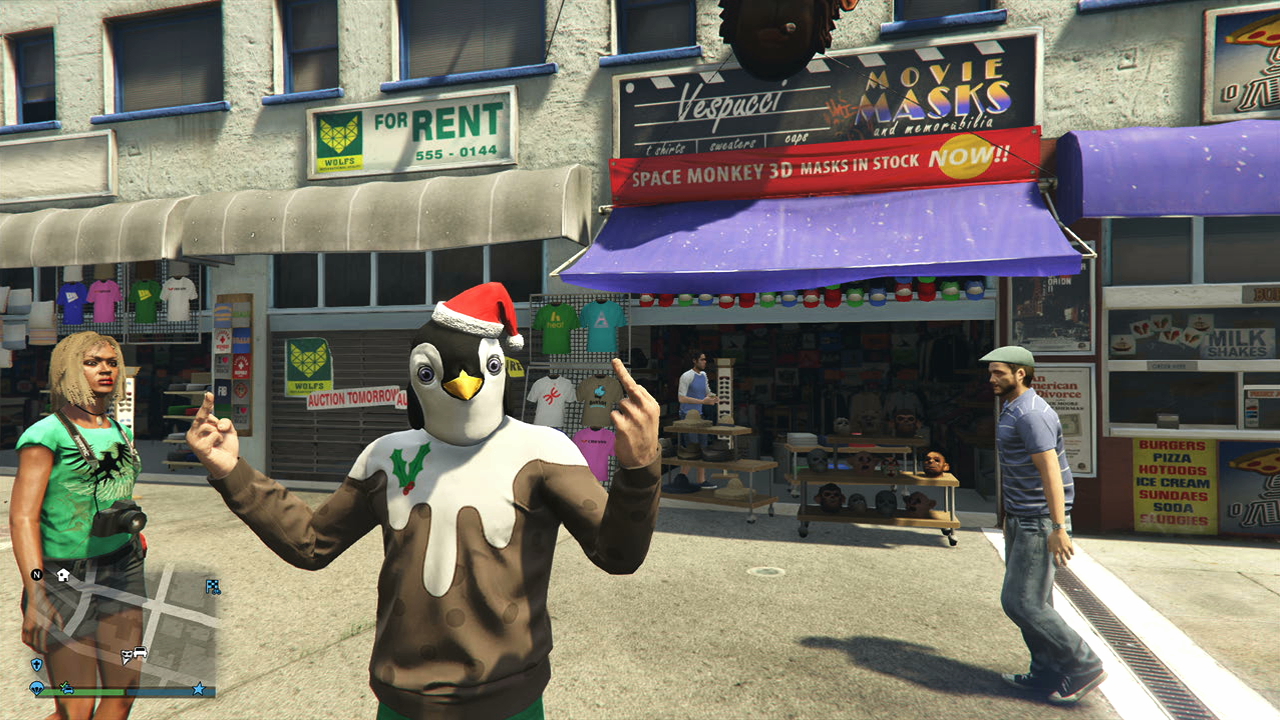
Task: Click the north compass indicator
Action: click(x=37, y=575)
